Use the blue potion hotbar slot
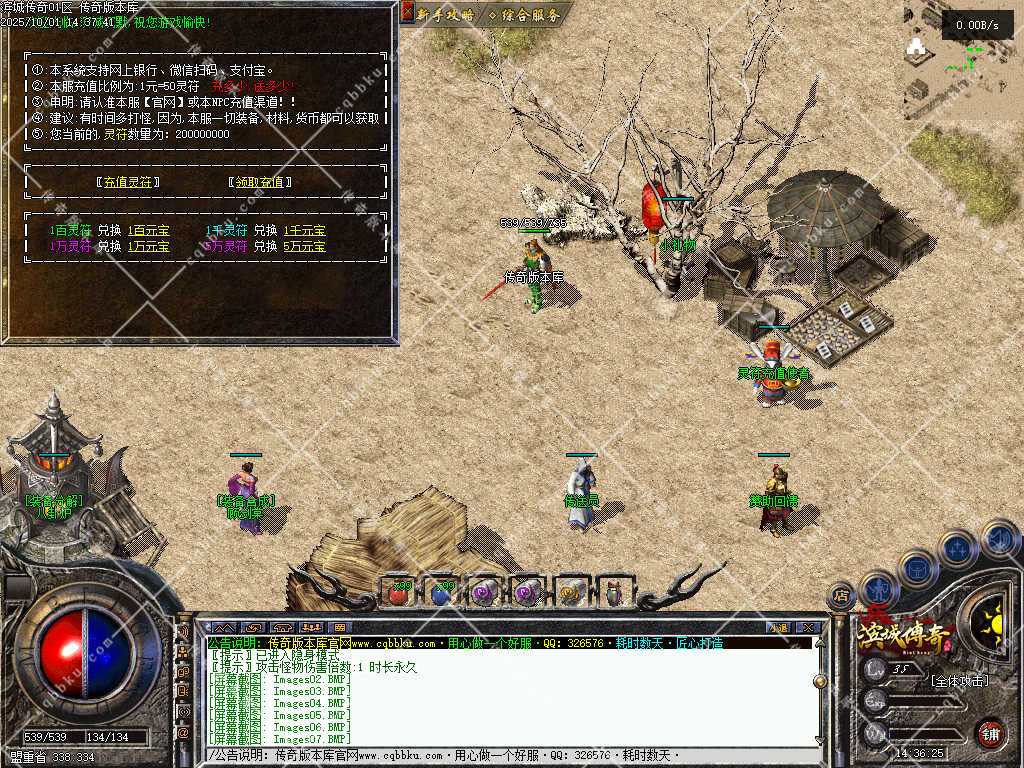1024x768 pixels. click(442, 593)
